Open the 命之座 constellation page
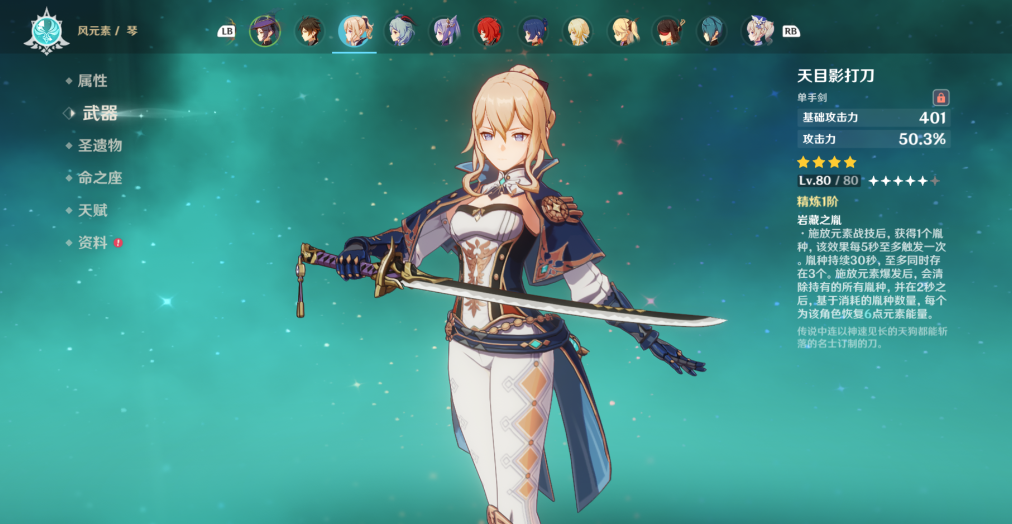1012x524 pixels. point(99,178)
